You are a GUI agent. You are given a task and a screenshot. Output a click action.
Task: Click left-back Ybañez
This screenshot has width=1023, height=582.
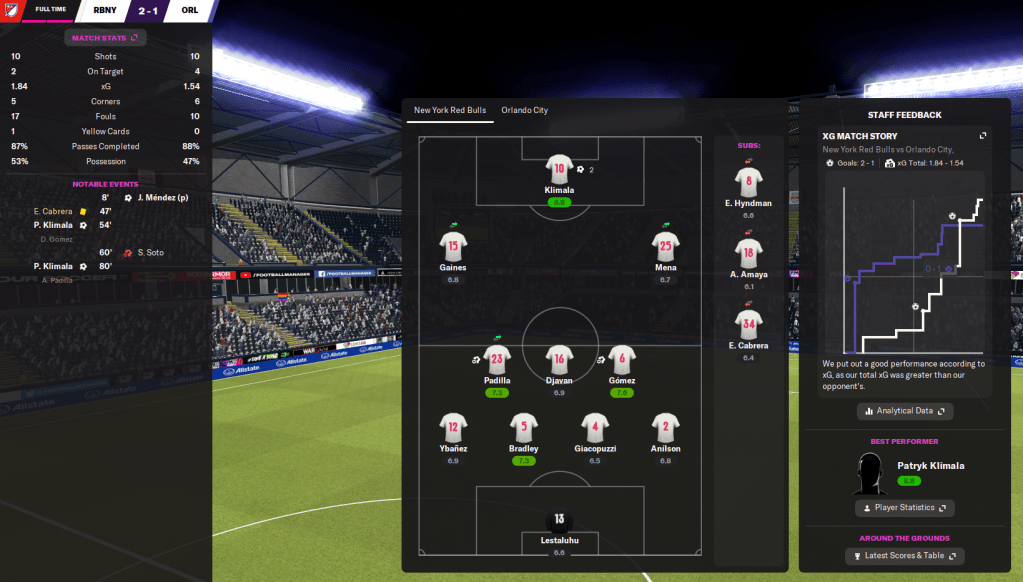point(453,427)
